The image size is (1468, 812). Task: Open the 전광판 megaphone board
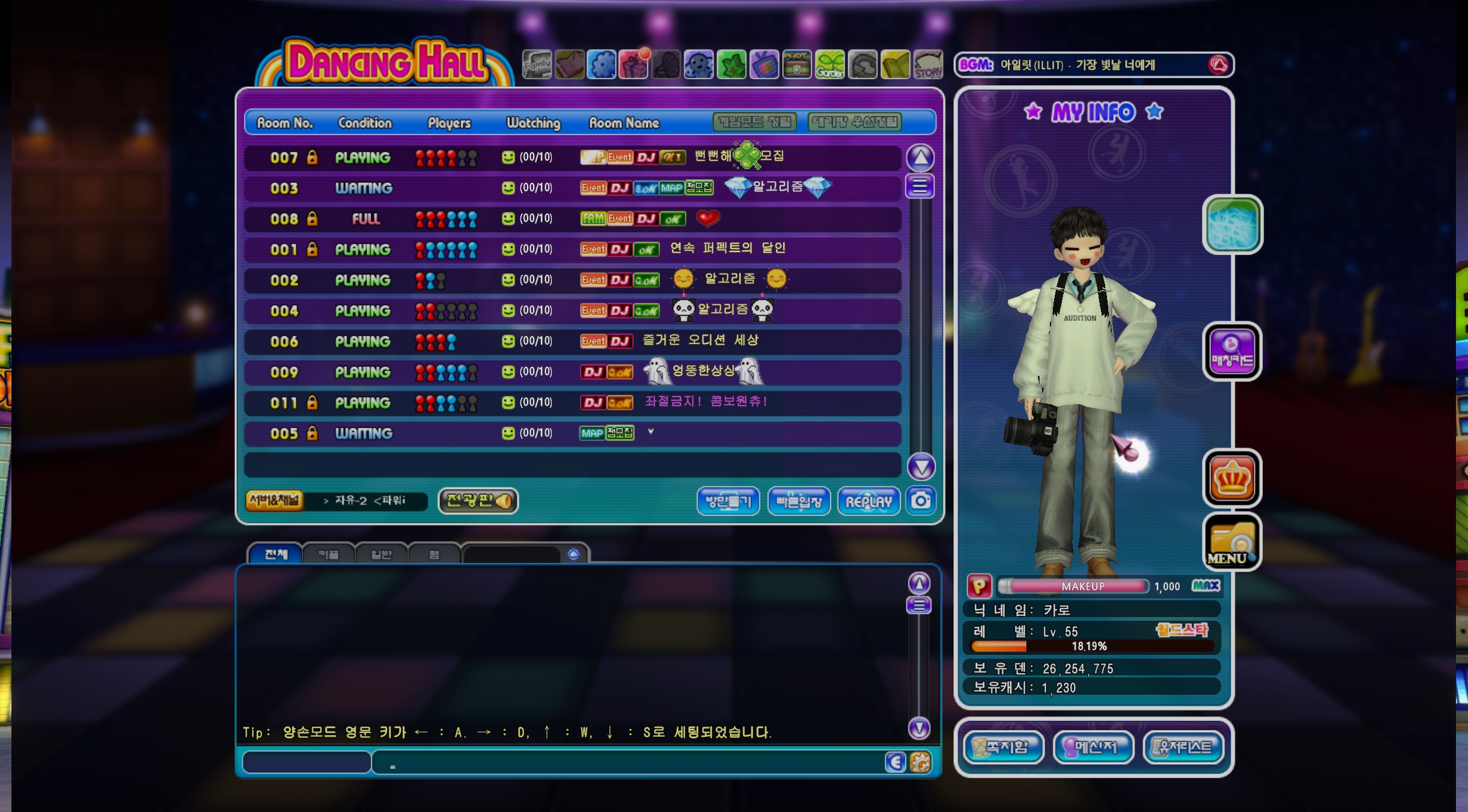478,500
